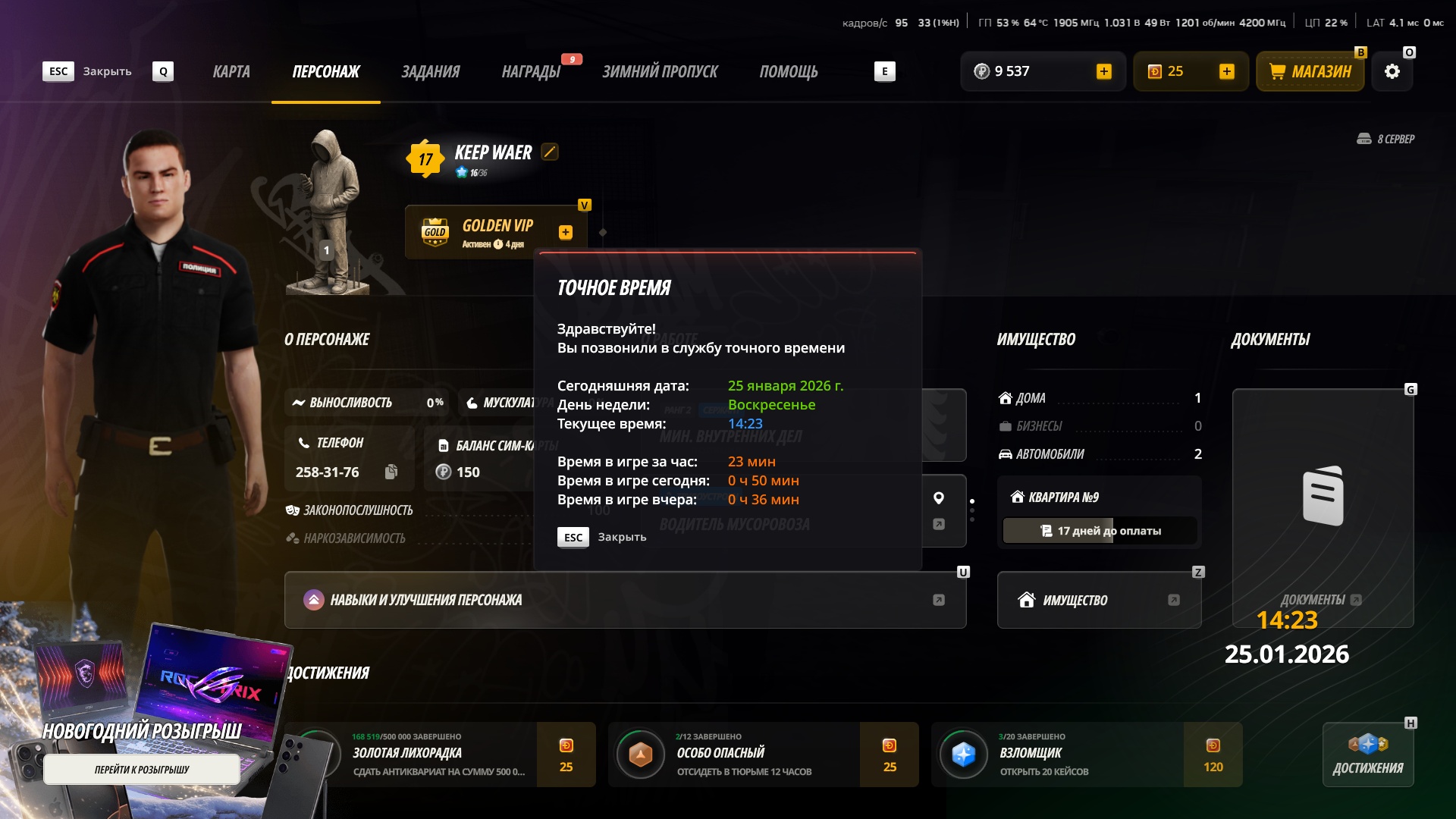Select the Награды tab

tap(531, 72)
